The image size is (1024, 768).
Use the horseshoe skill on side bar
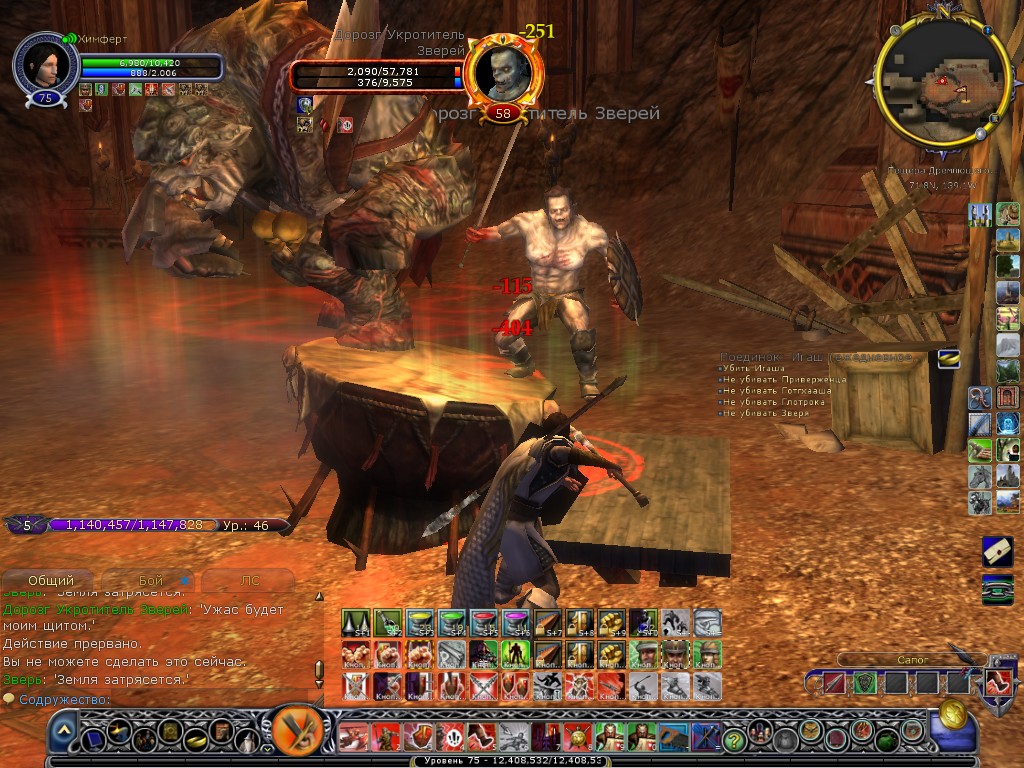980,397
